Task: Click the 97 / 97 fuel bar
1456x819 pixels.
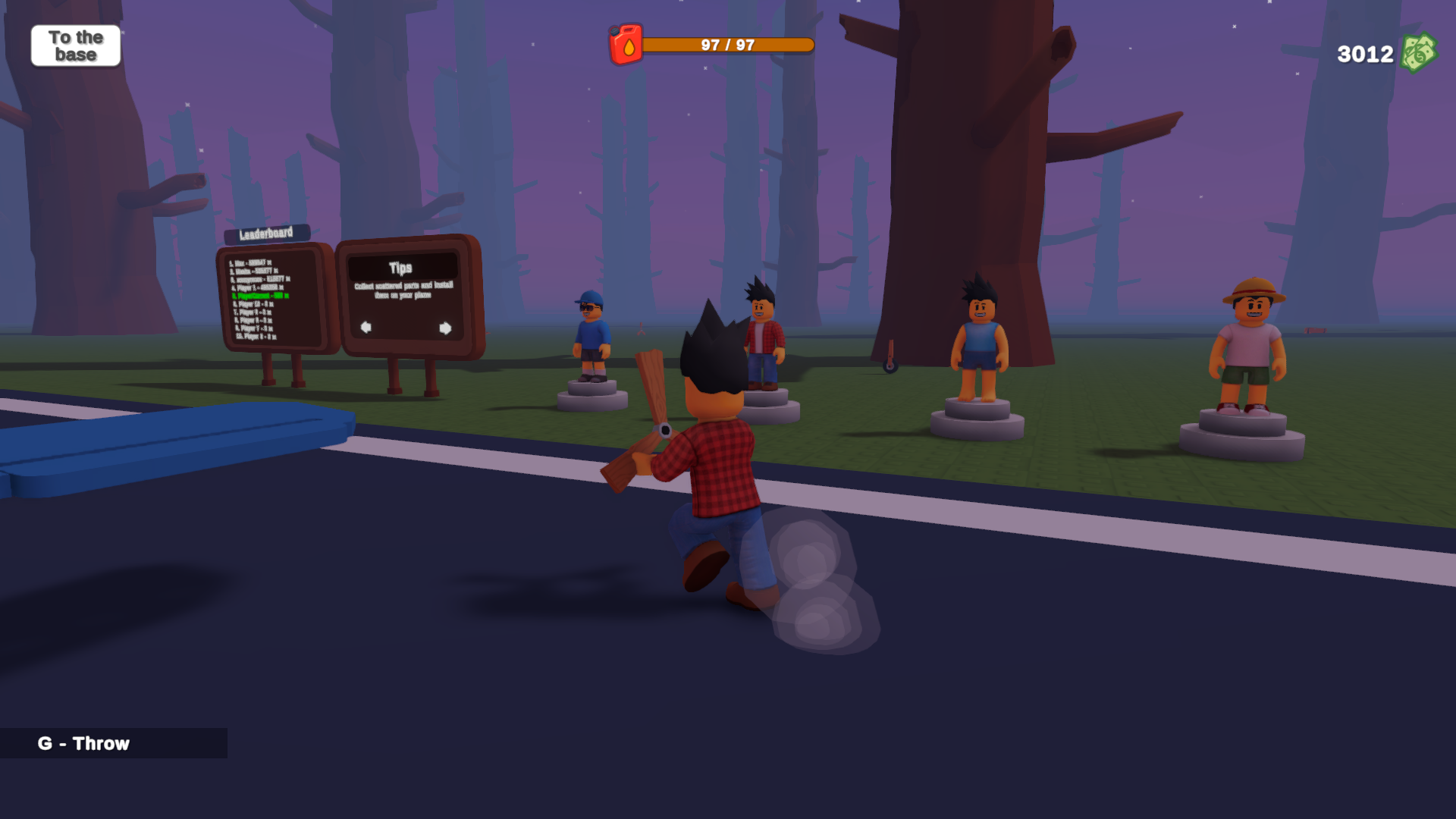Action: [726, 44]
